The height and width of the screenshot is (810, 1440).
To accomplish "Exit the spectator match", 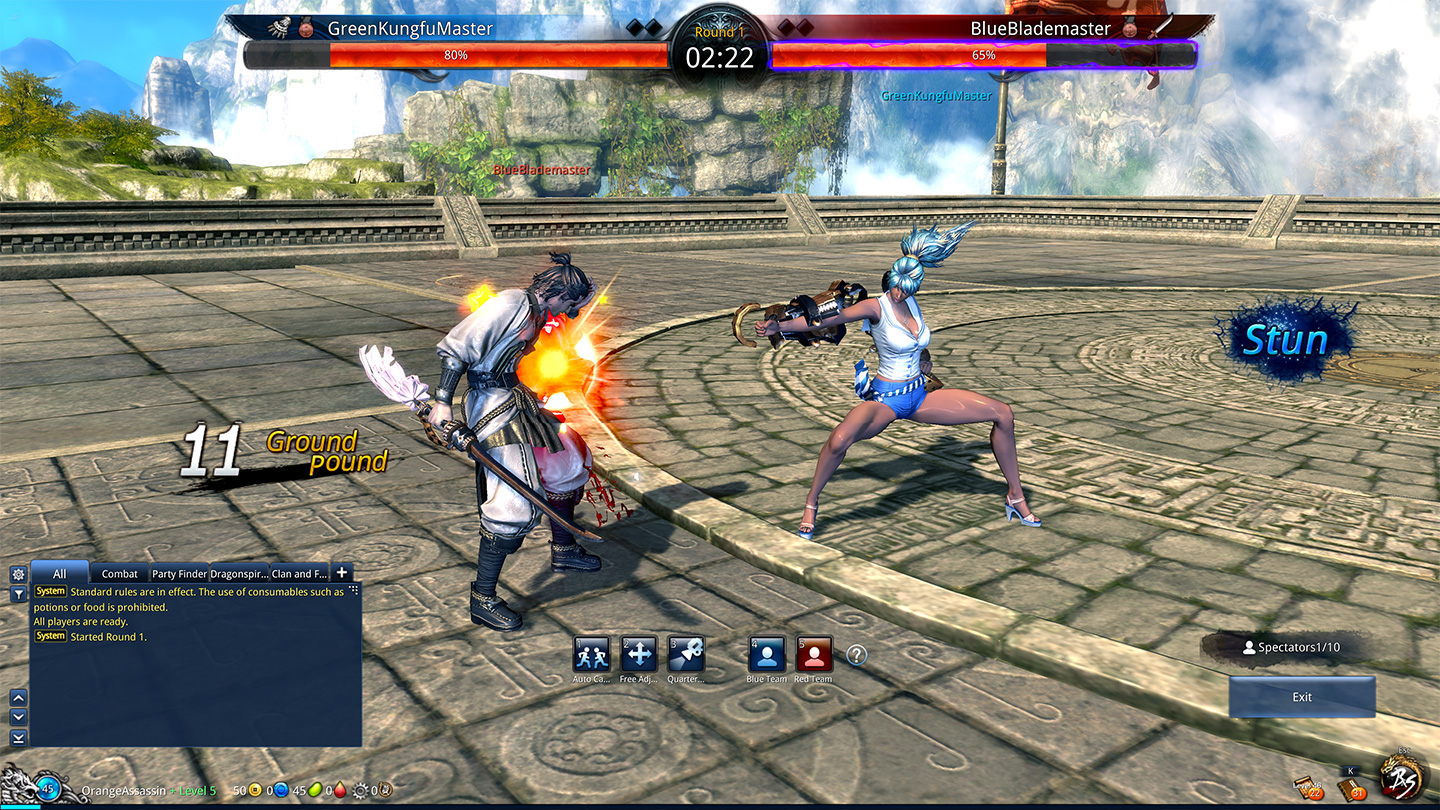I will [x=1302, y=697].
